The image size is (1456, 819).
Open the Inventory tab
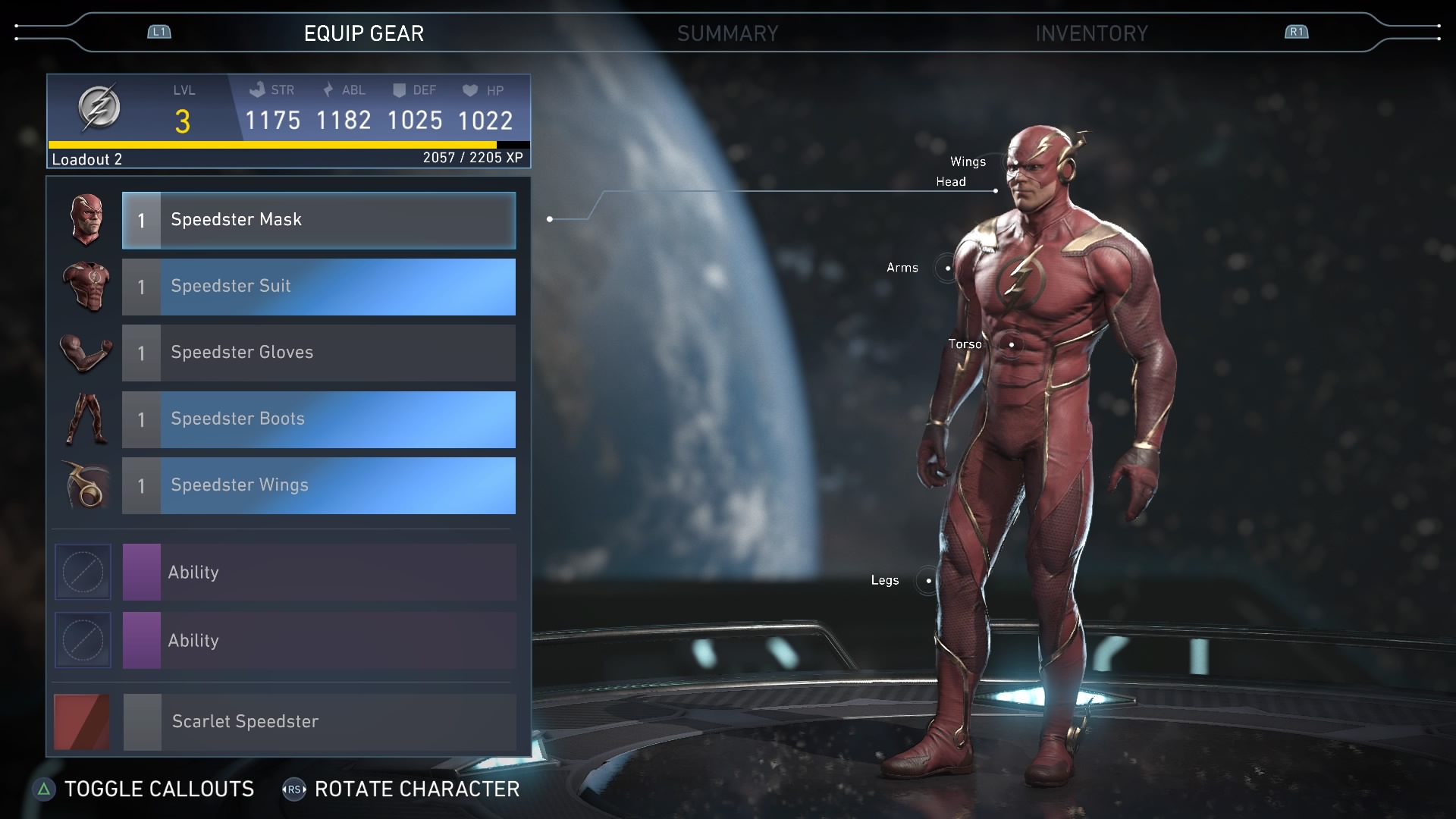point(1091,33)
